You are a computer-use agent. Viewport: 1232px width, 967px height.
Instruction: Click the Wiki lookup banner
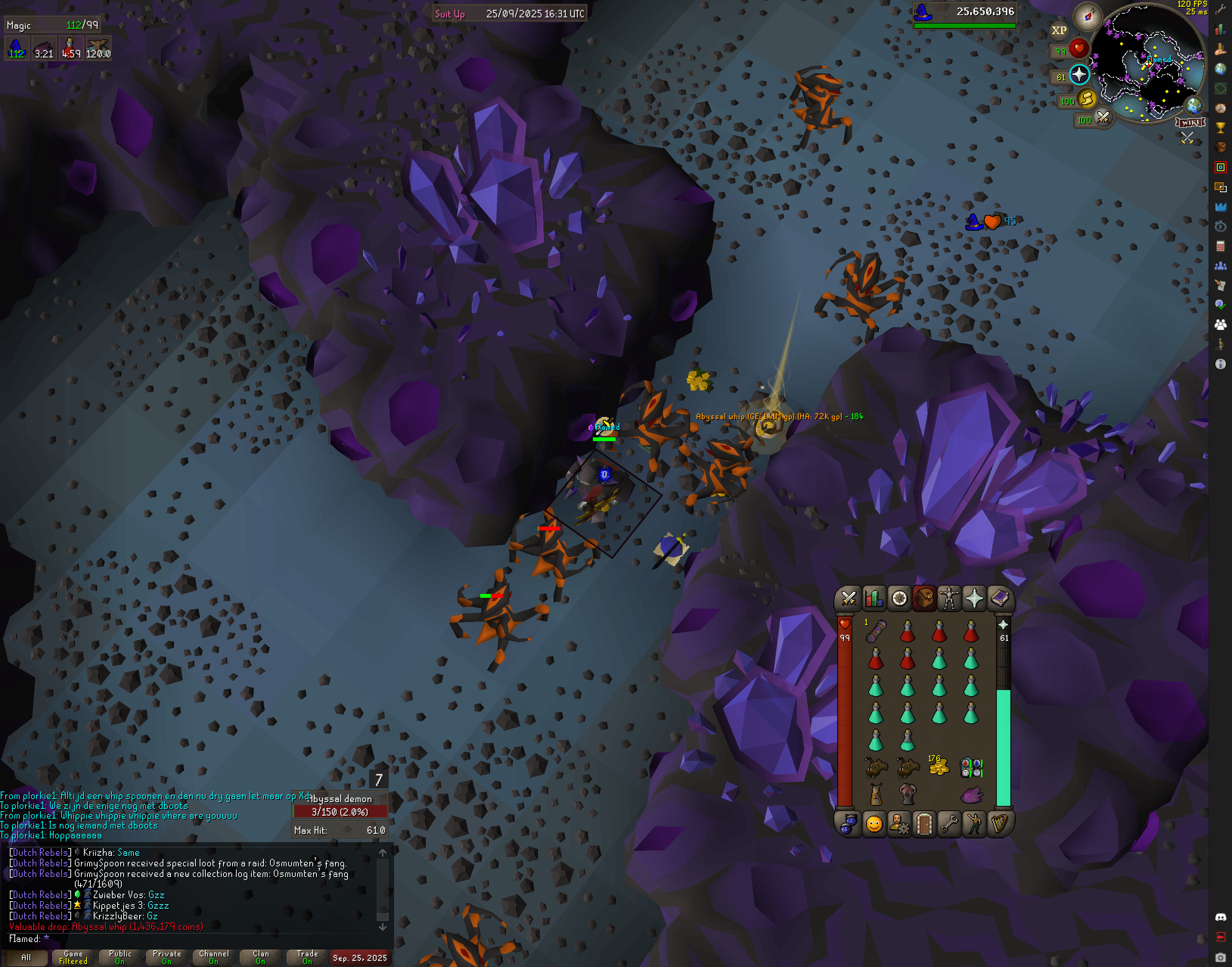[x=1190, y=122]
